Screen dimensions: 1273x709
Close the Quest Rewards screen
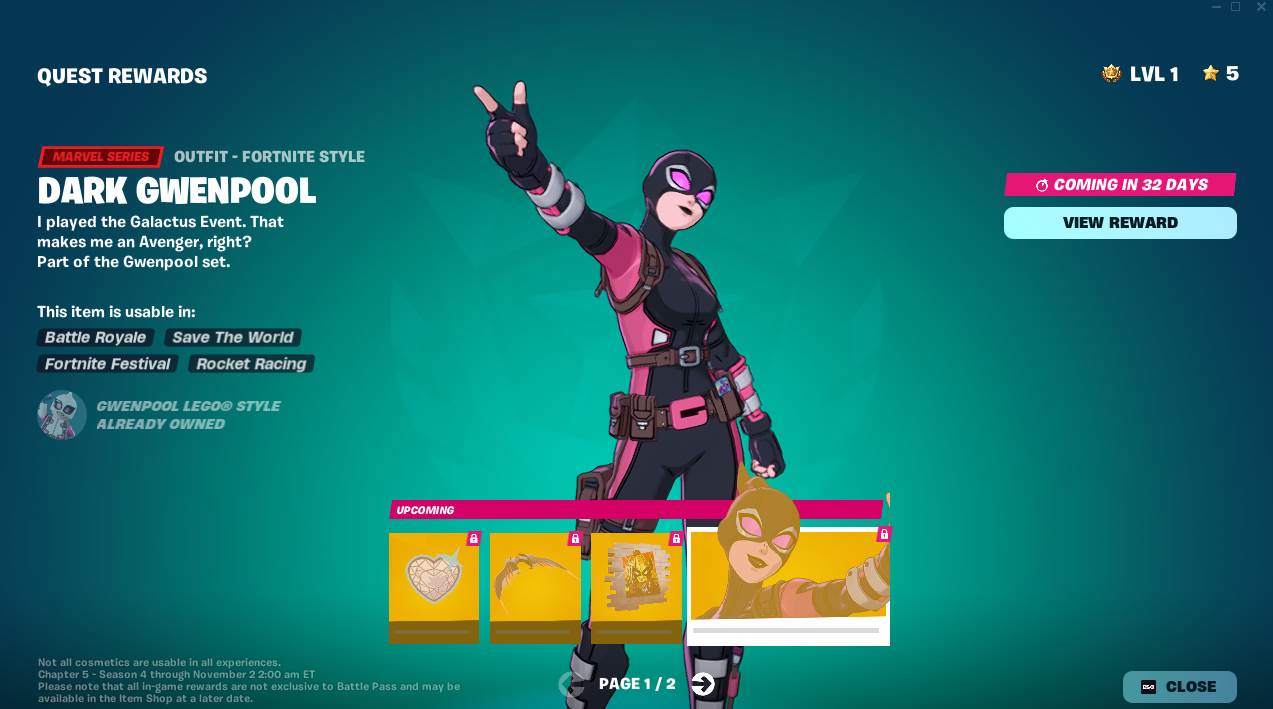(x=1179, y=687)
